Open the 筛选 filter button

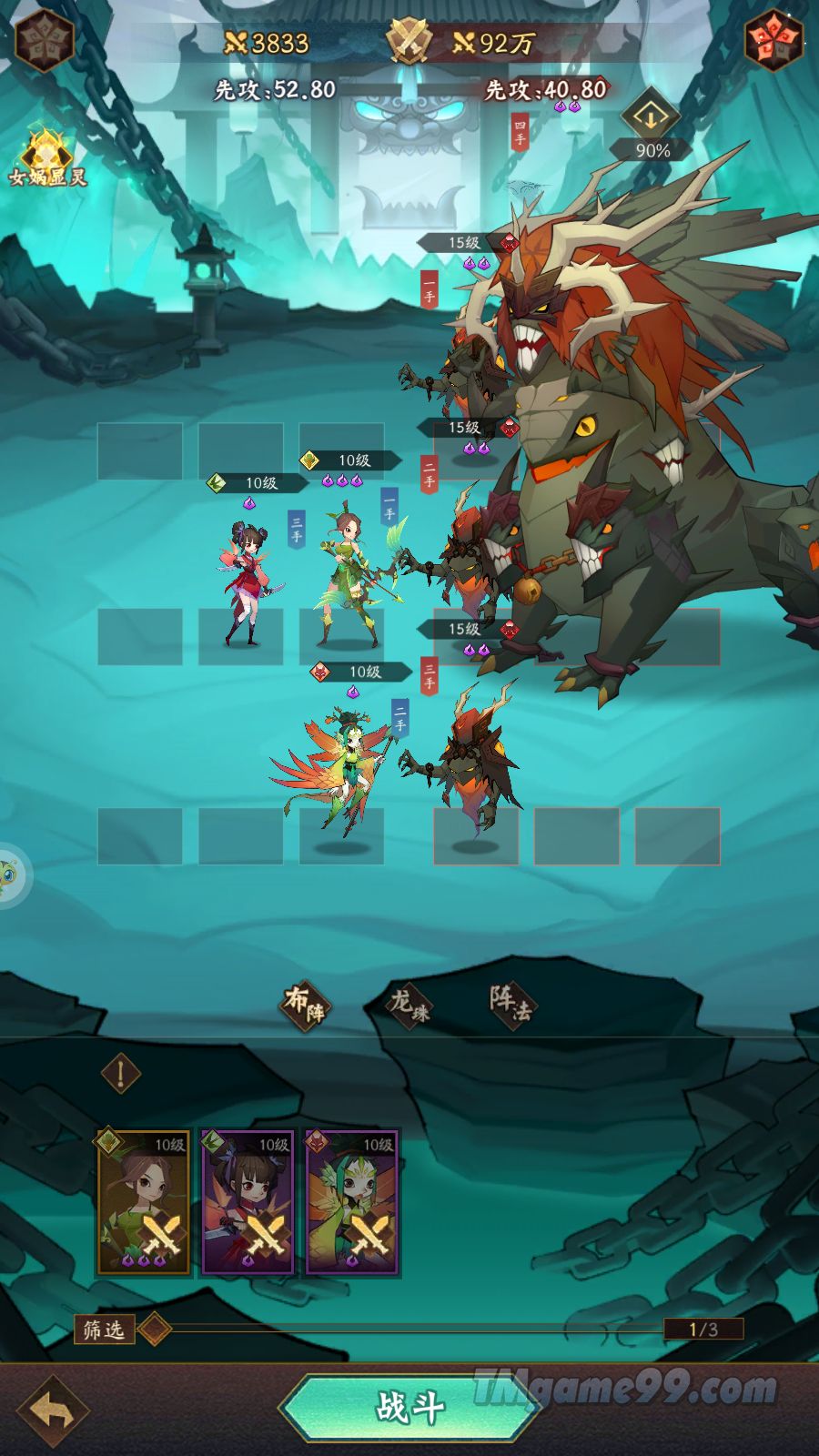(104, 1329)
